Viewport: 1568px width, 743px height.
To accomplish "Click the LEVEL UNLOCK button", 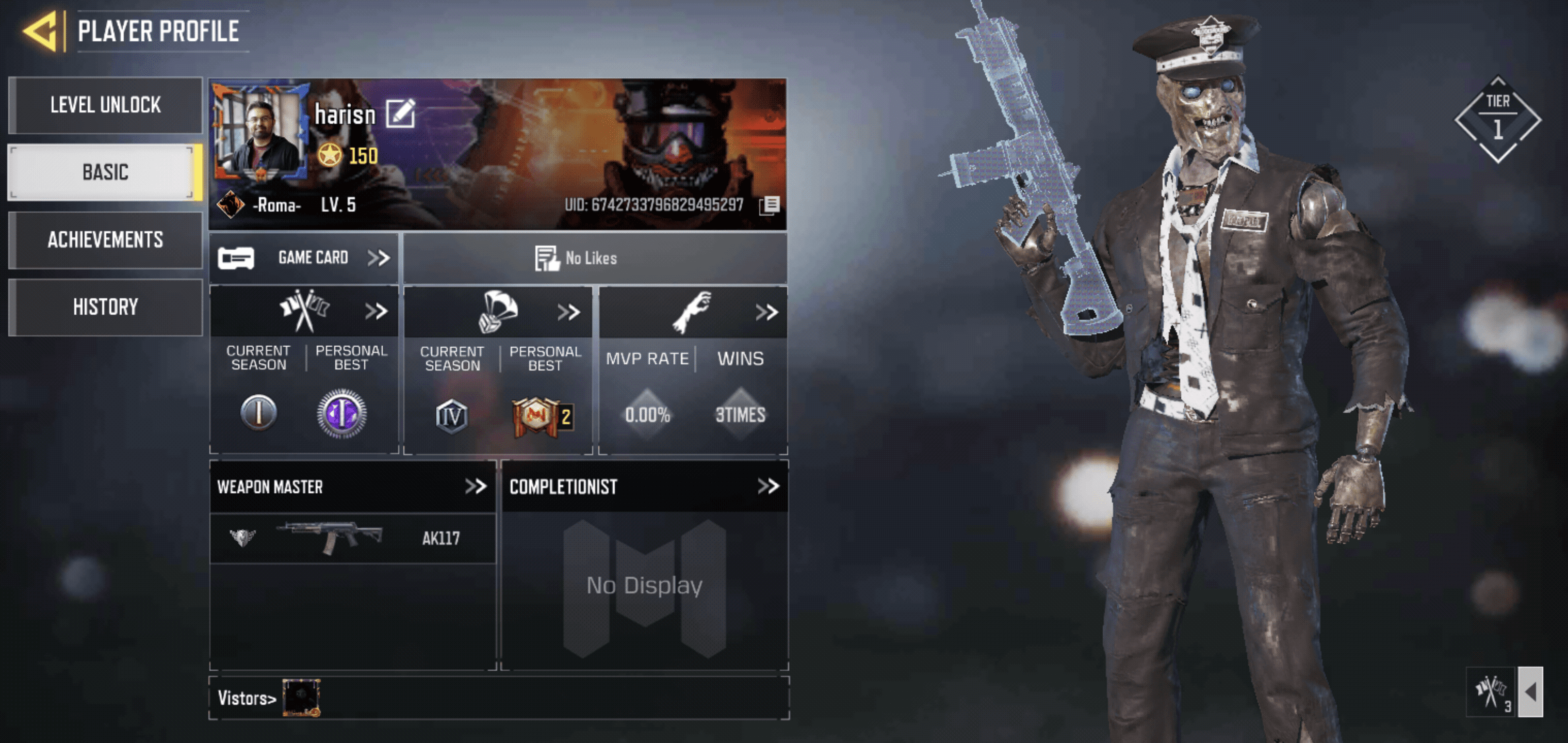I will coord(105,104).
